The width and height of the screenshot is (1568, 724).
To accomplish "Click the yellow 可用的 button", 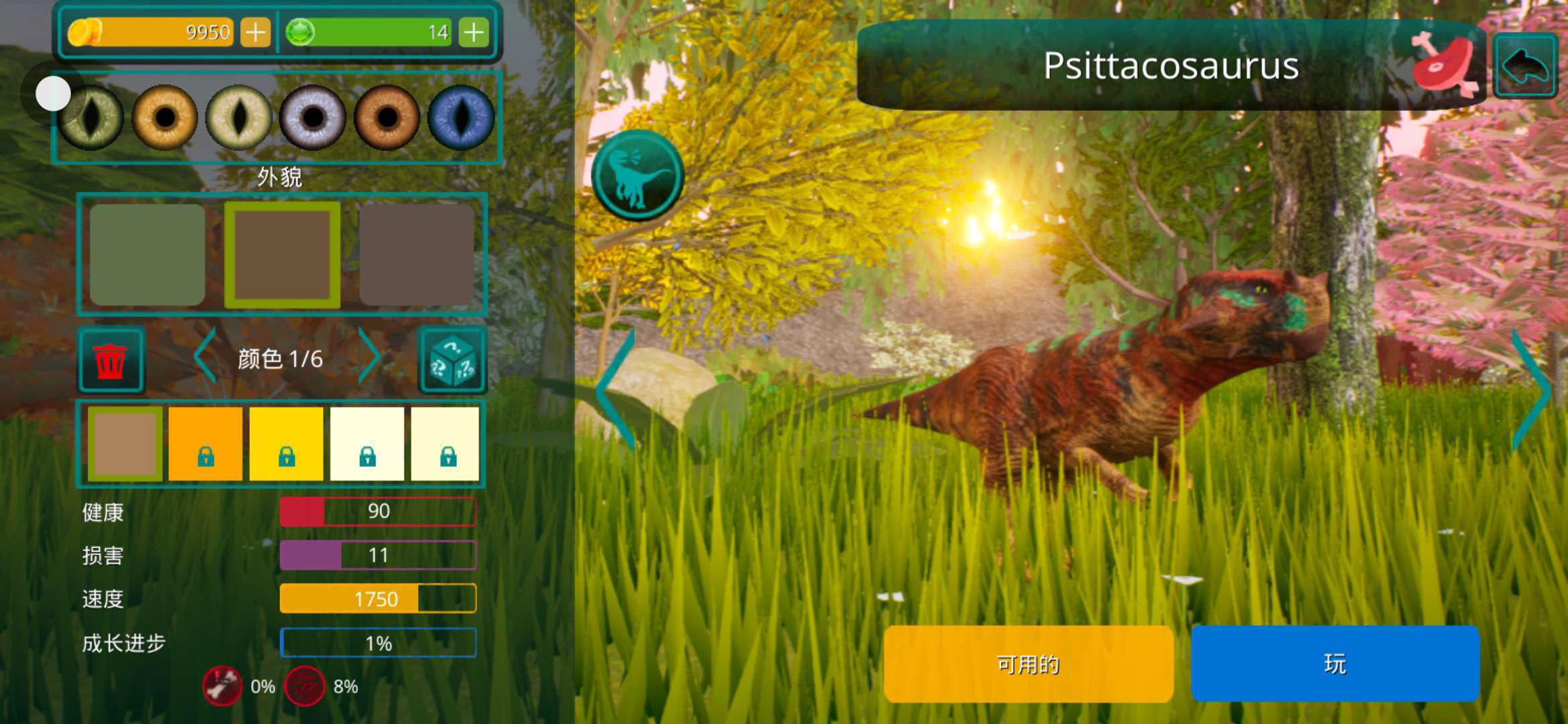I will point(1028,664).
